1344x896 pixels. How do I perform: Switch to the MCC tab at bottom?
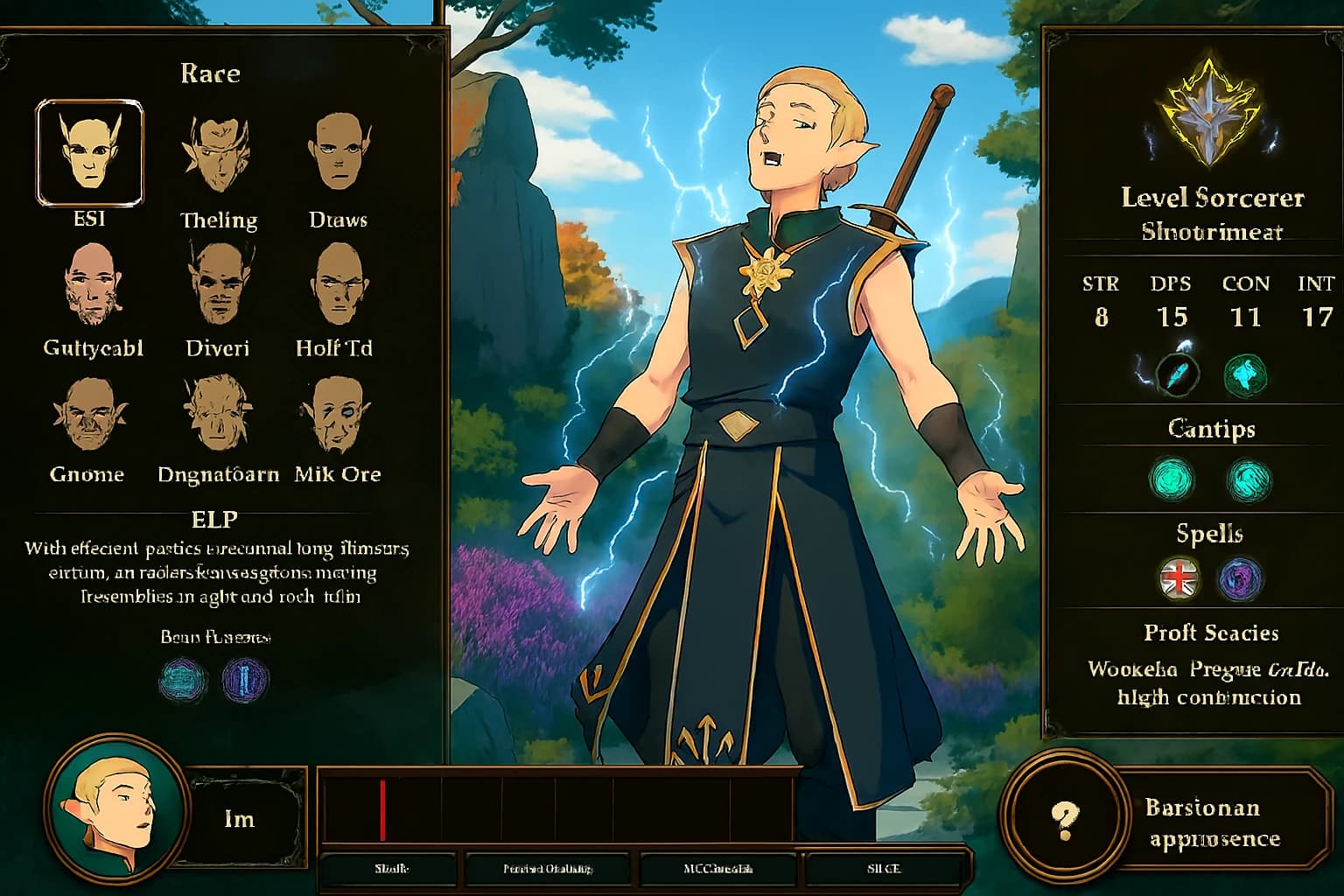coord(720,869)
